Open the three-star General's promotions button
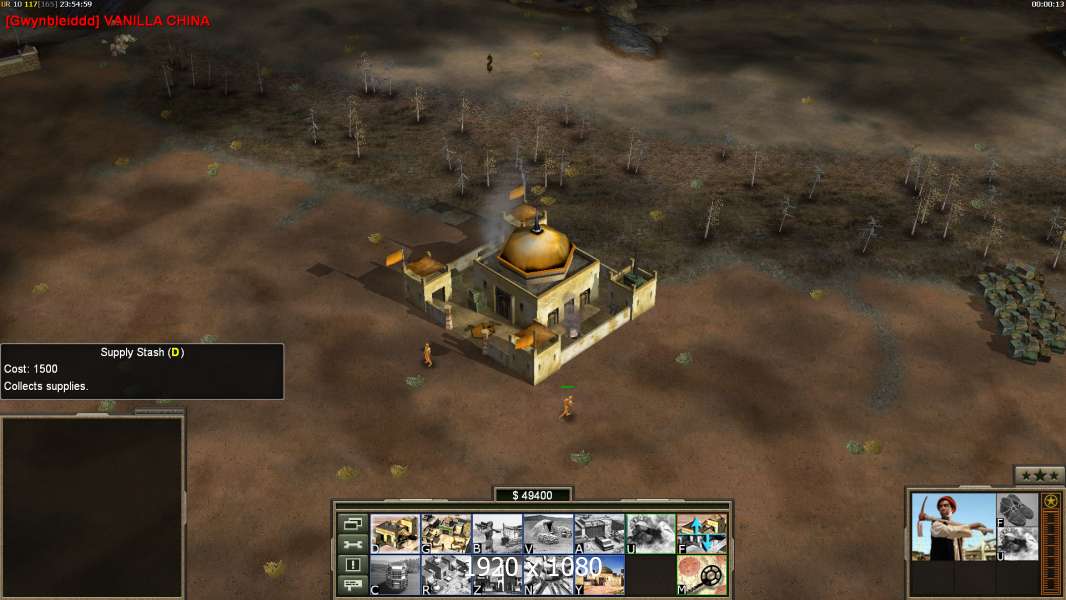Screen dimensions: 1066x600 (1039, 475)
